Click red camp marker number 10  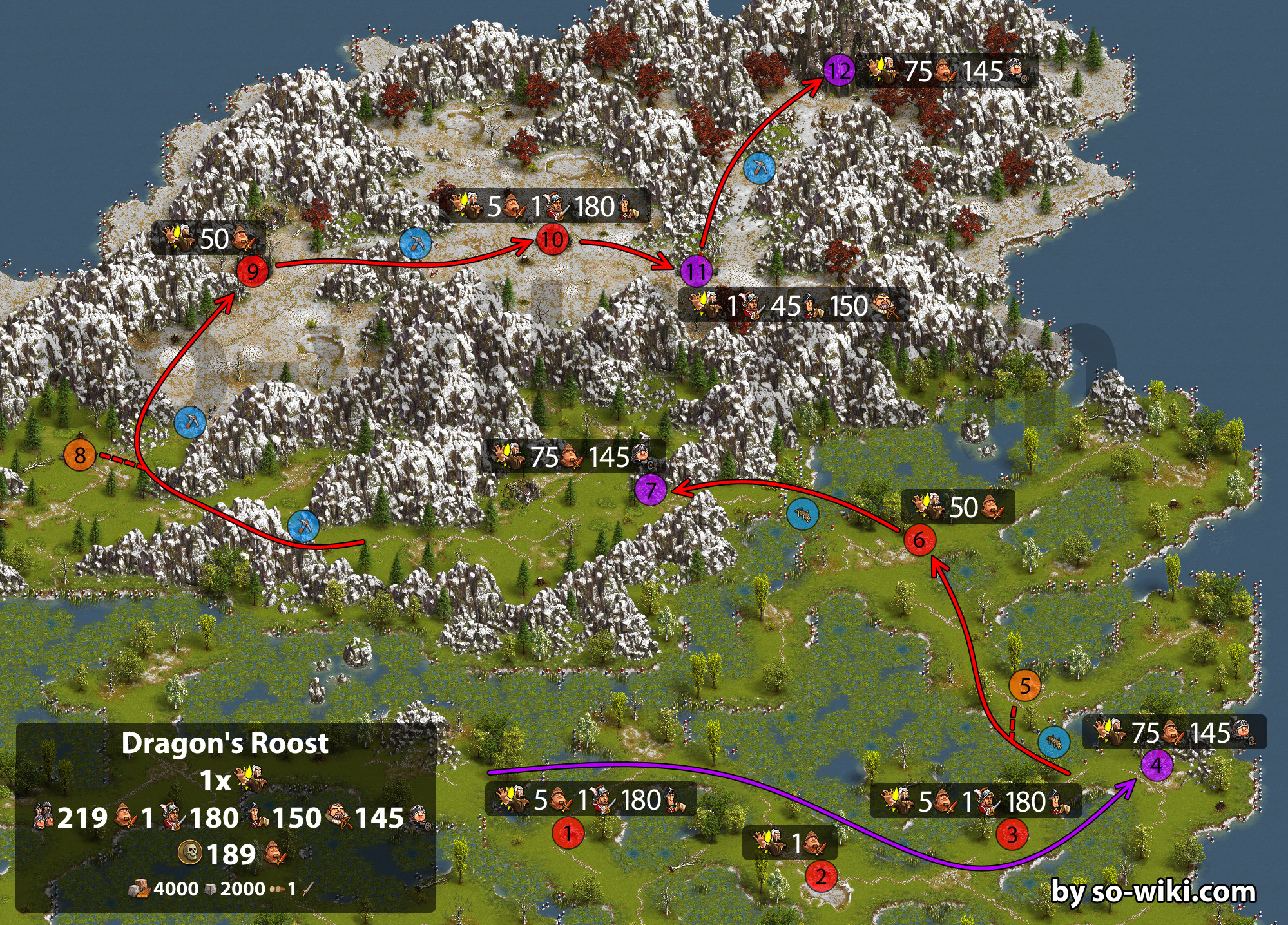pyautogui.click(x=552, y=240)
